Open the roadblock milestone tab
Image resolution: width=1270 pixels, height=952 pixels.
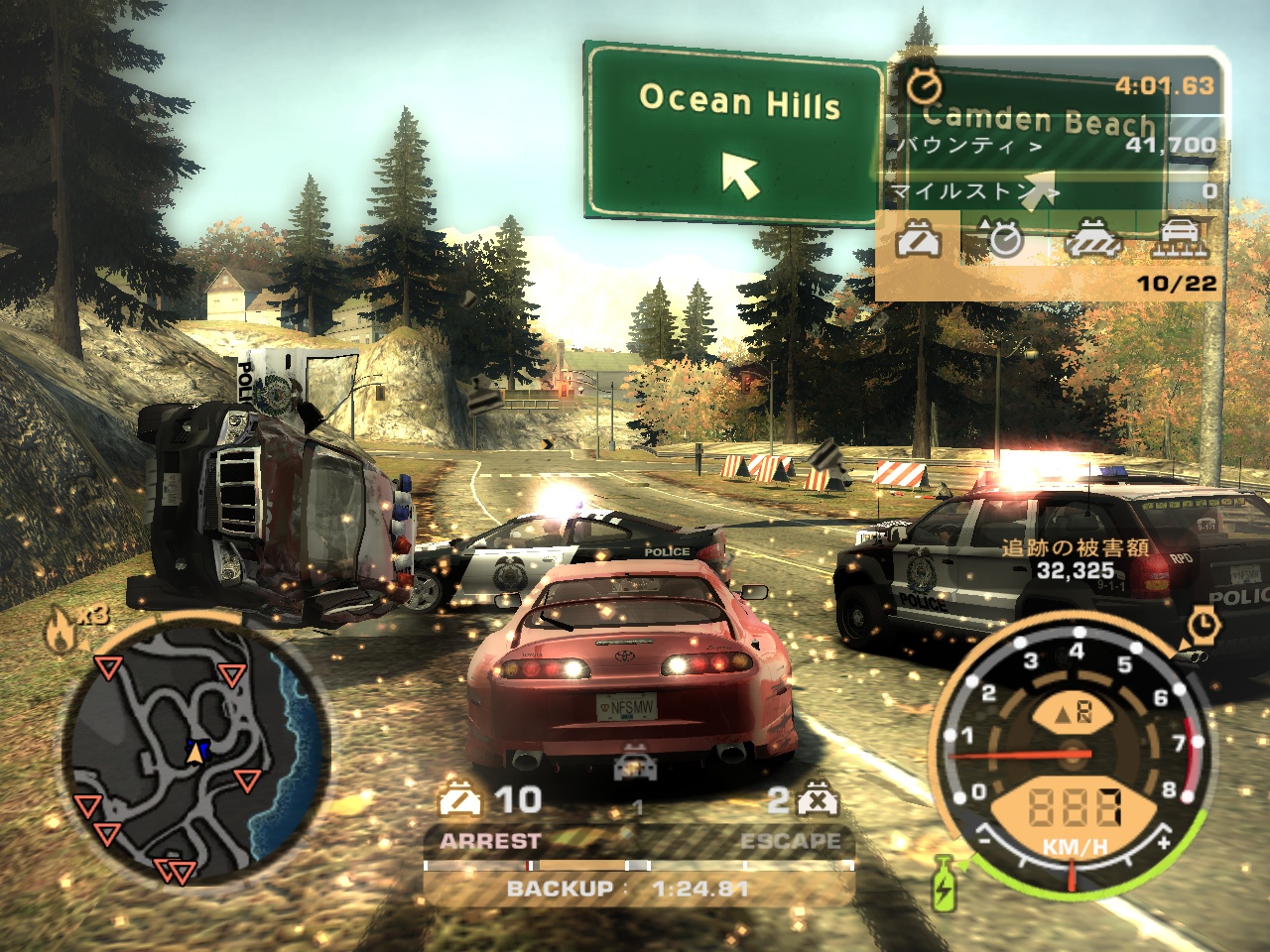click(x=1093, y=239)
